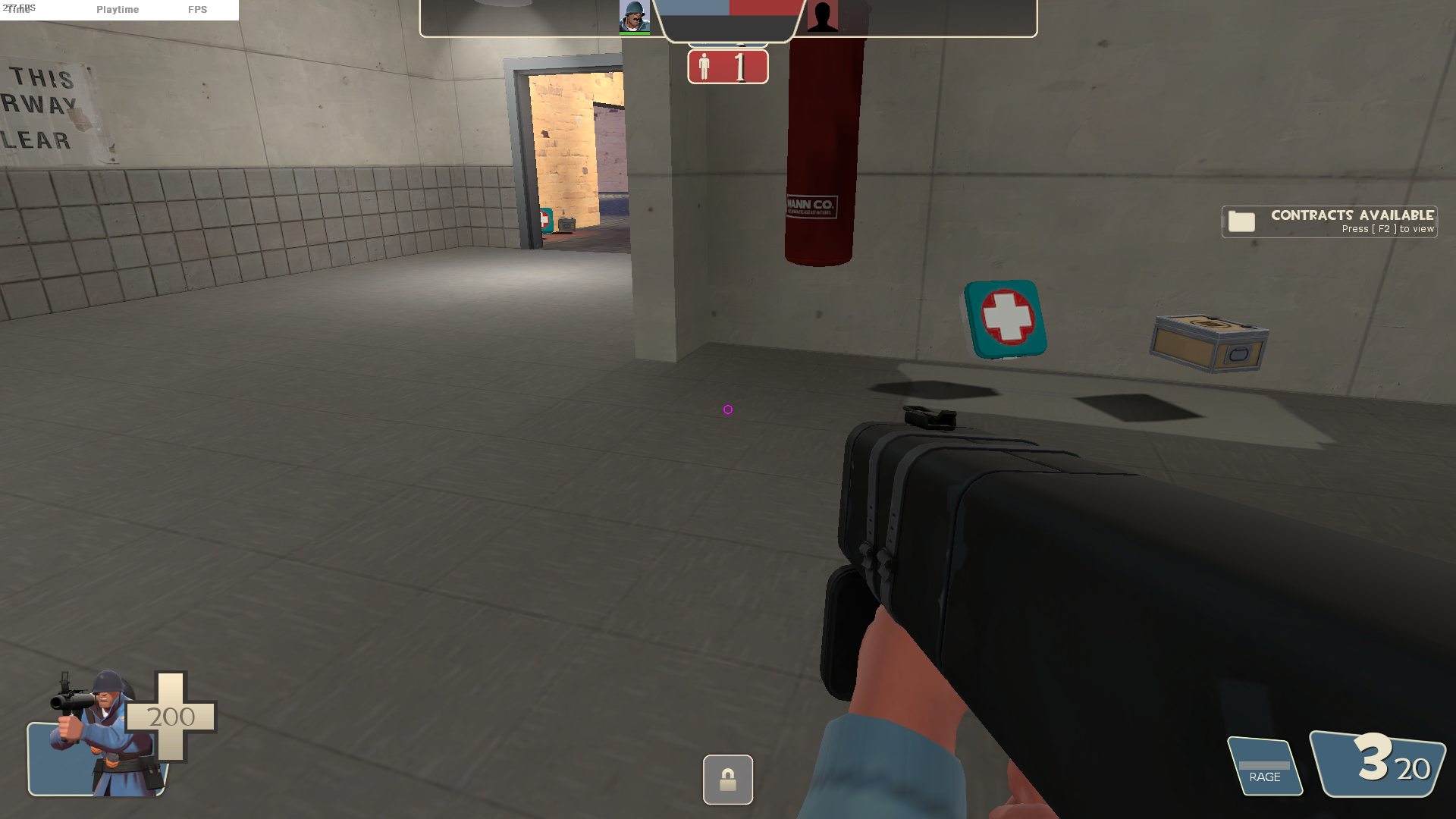Select the health cross beside the 200 counter
The height and width of the screenshot is (819, 1456).
point(171,717)
